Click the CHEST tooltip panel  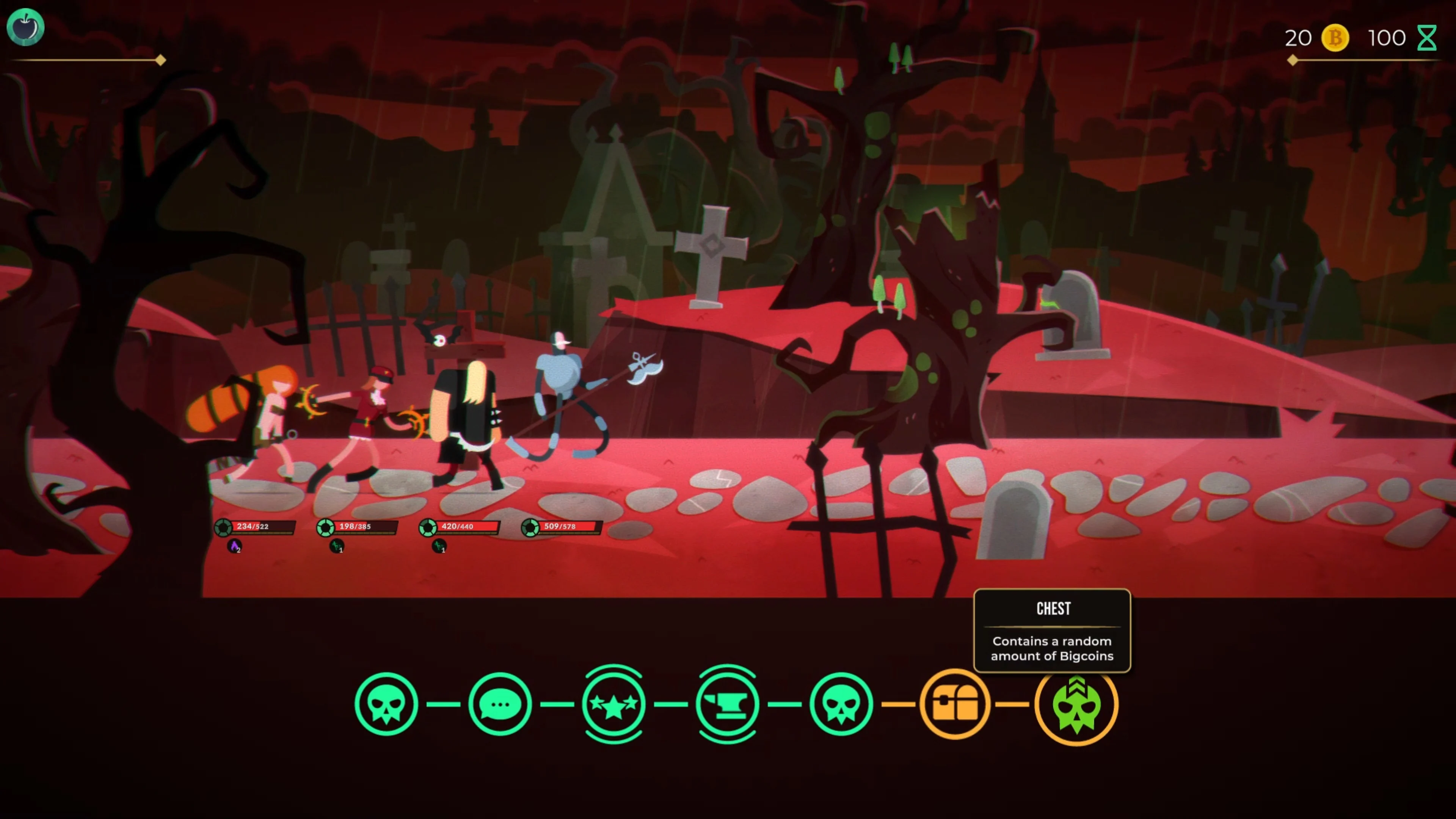click(1052, 631)
